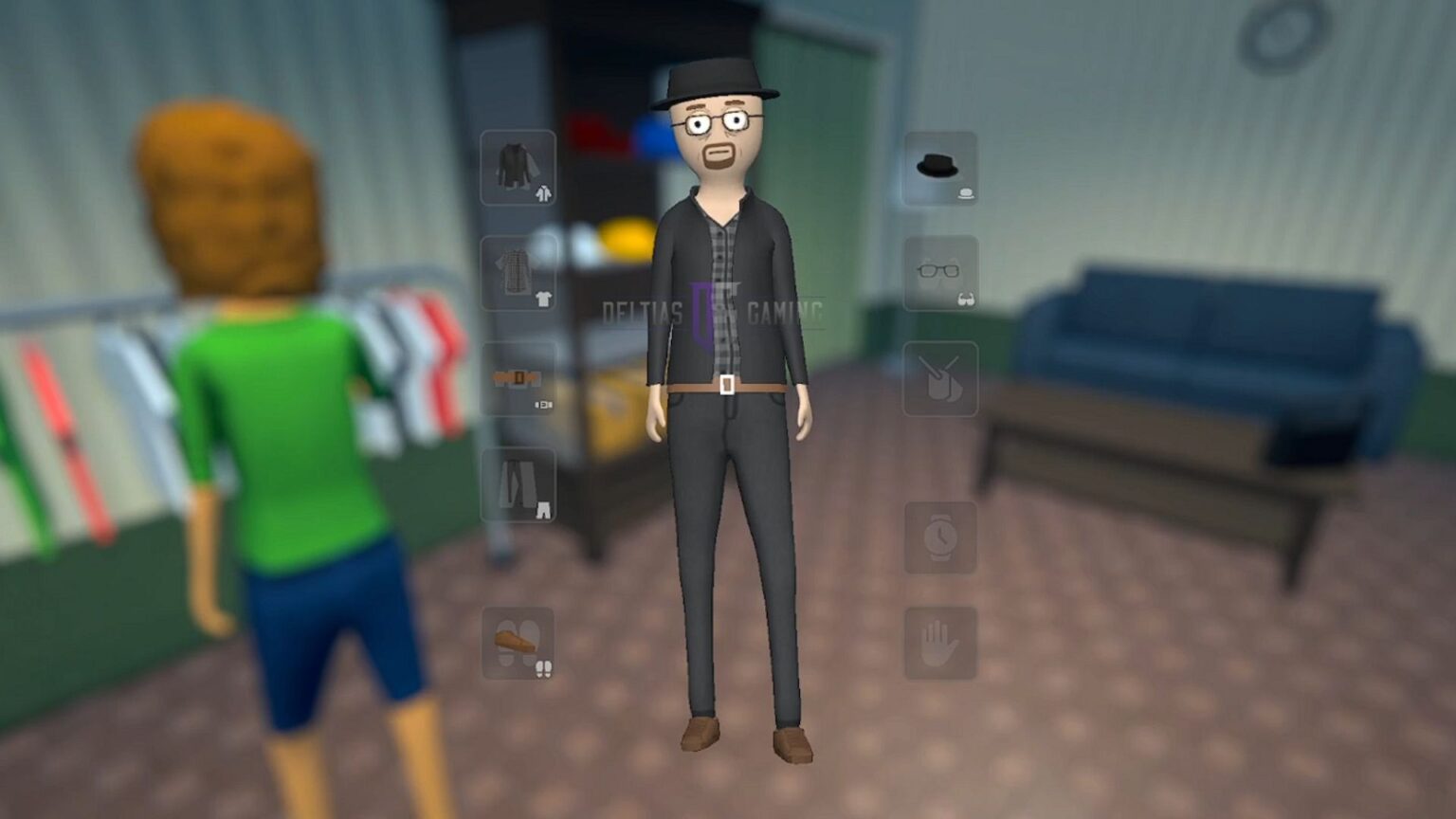
Task: Select the hand gesture slot
Action: 939,643
